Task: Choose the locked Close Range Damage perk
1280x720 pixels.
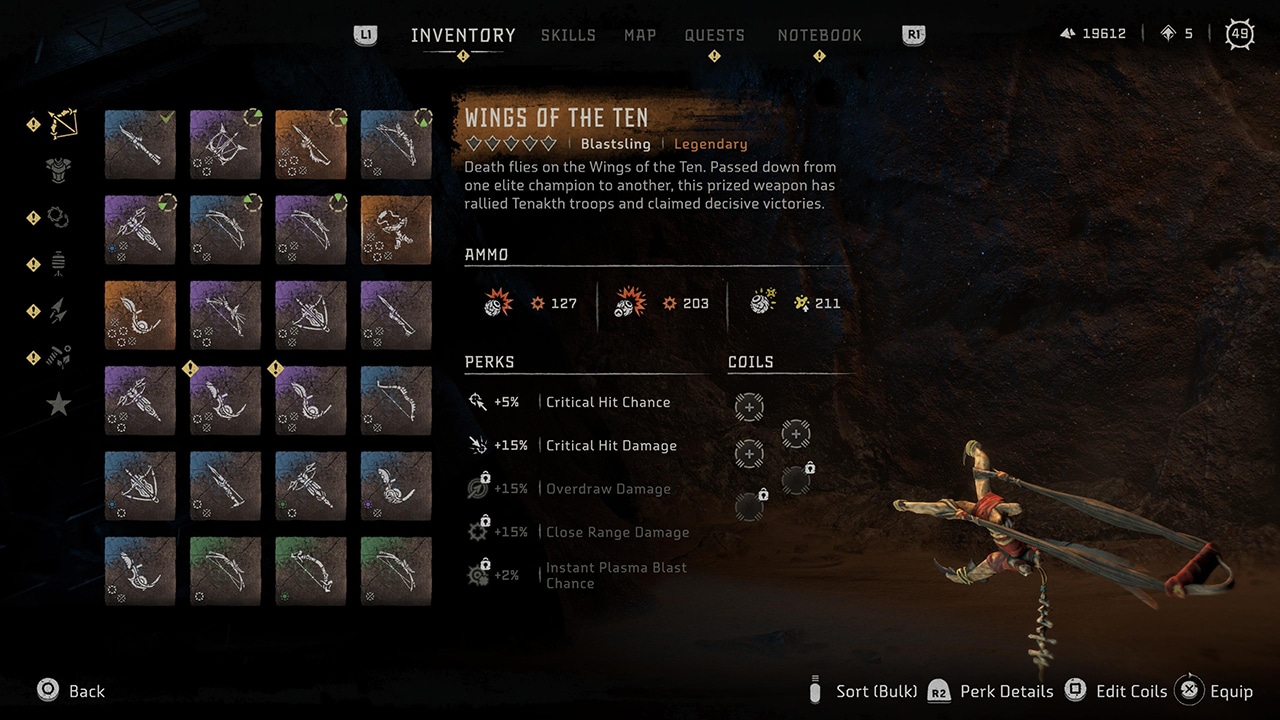Action: [616, 532]
